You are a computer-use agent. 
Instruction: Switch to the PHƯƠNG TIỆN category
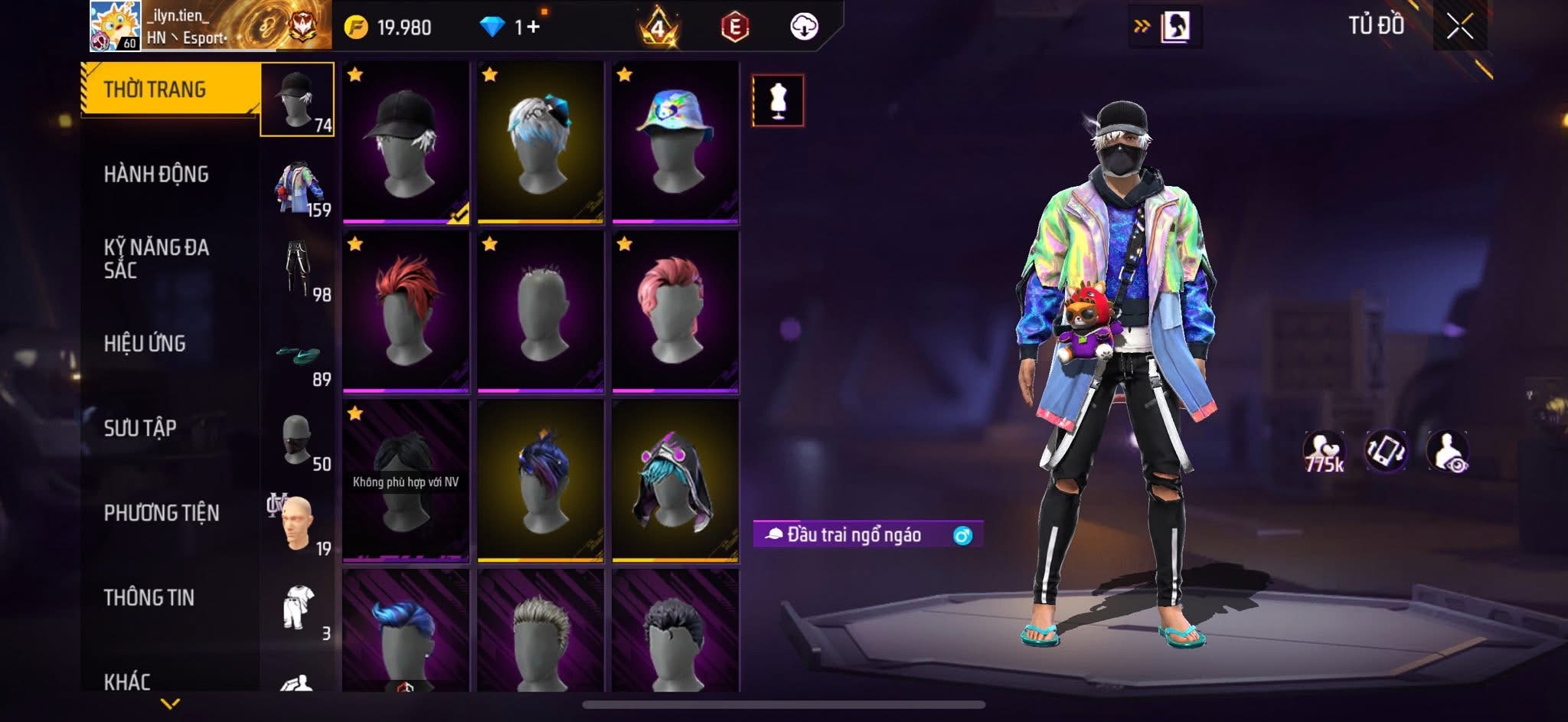tap(162, 513)
